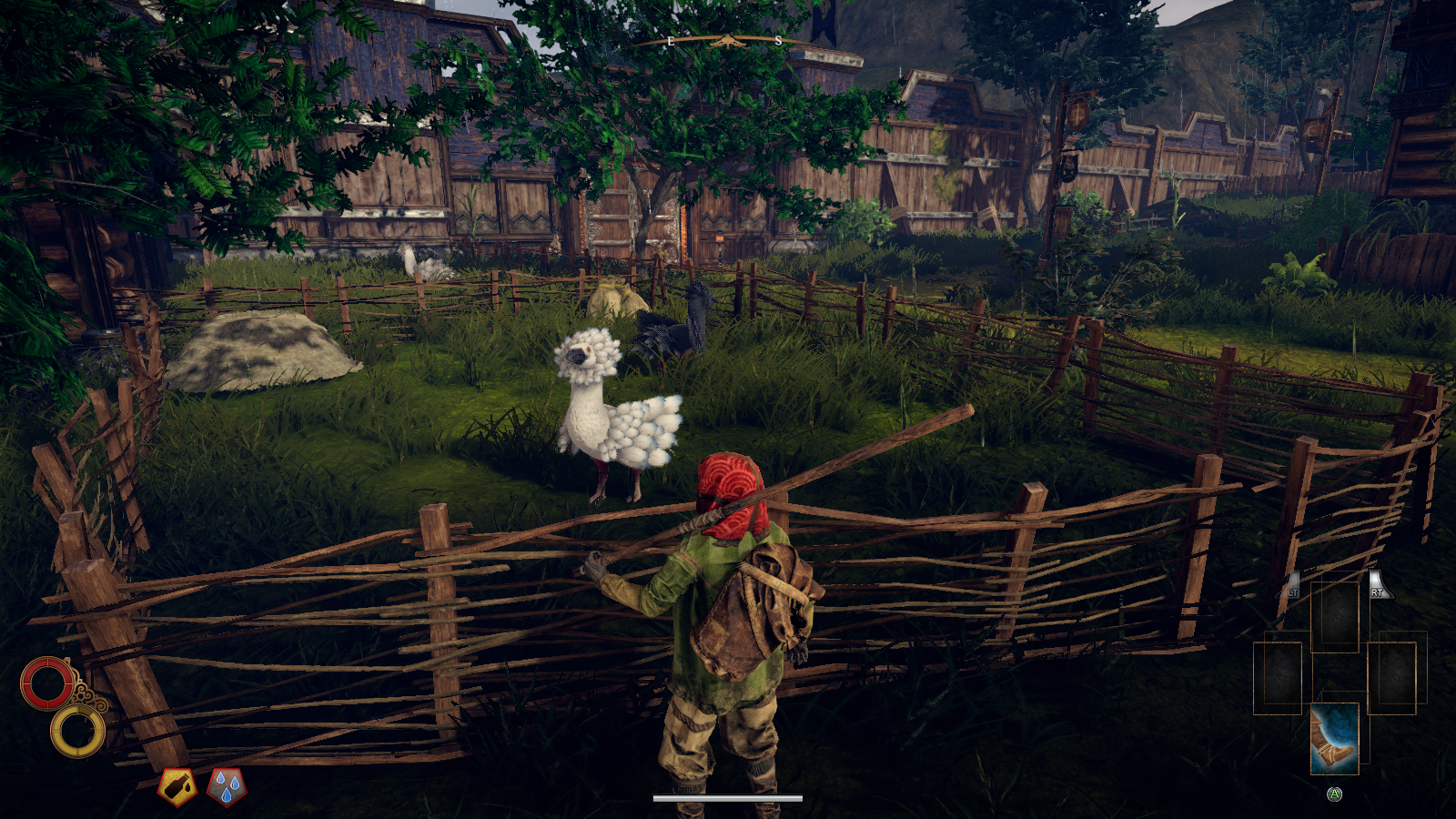Inspect the bottle thirst status icon
Screen dimensions: 1456x819
pos(177,787)
